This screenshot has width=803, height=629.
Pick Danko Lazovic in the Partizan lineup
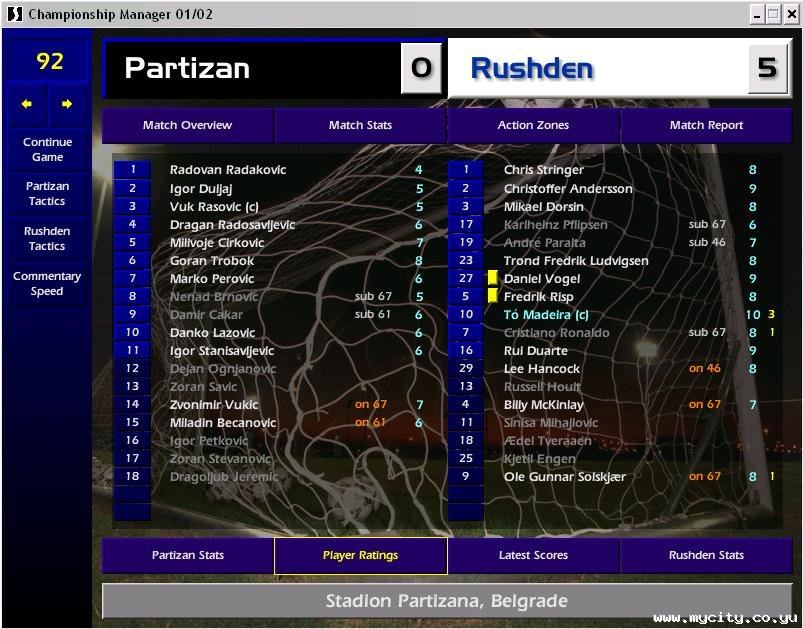point(212,333)
